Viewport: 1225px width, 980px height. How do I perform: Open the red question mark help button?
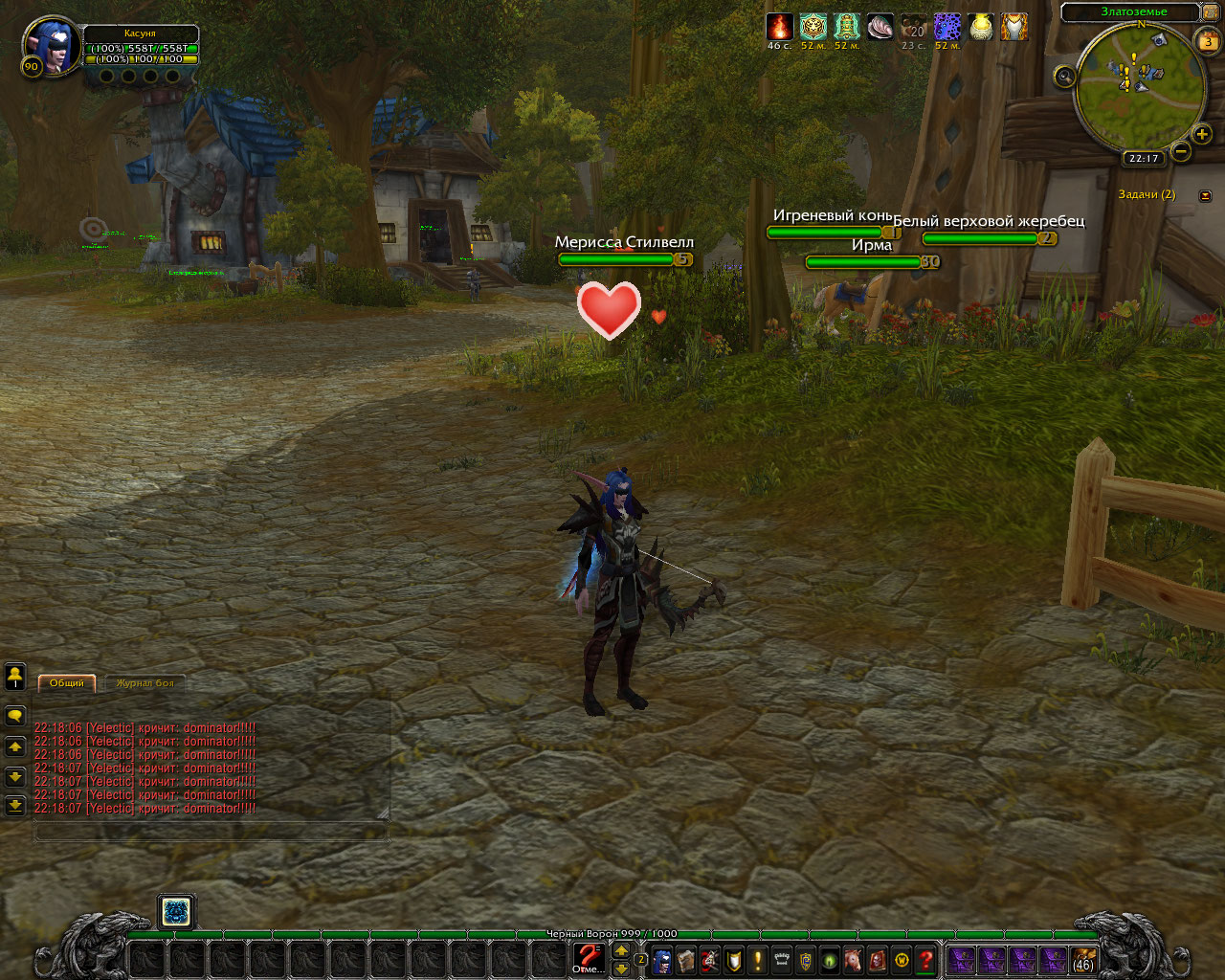925,960
